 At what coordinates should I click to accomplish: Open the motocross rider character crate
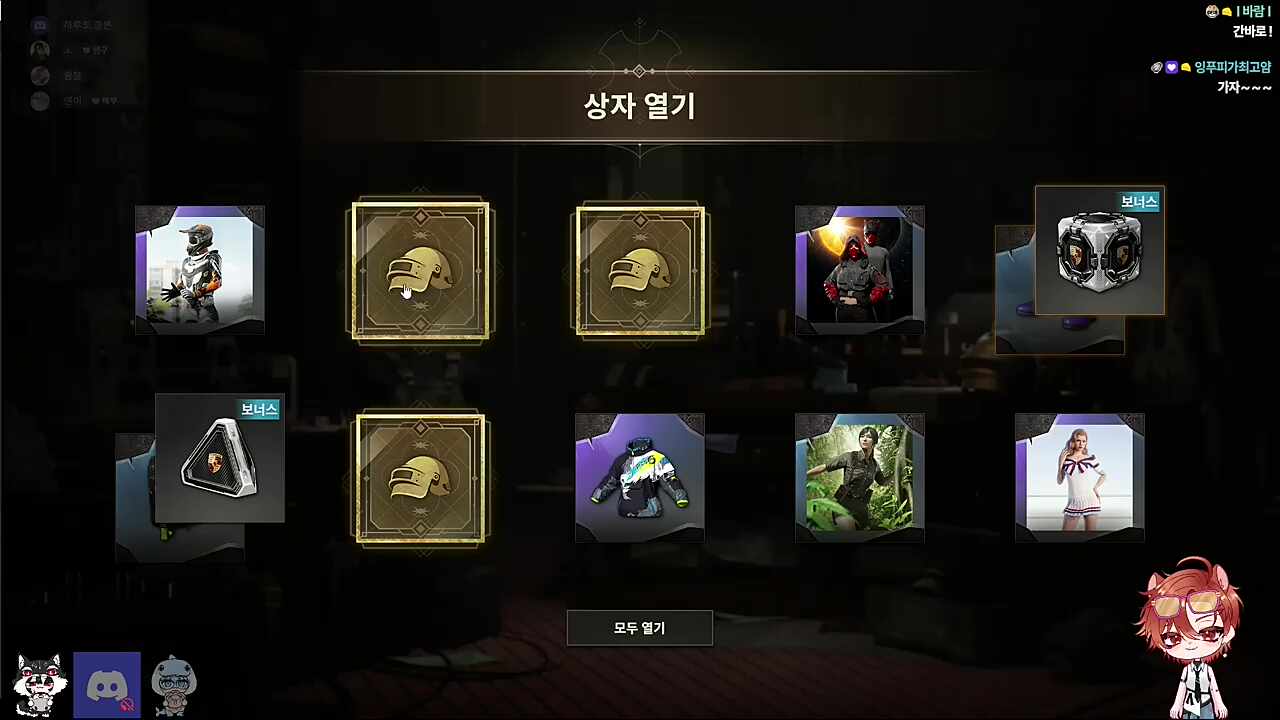tap(199, 268)
